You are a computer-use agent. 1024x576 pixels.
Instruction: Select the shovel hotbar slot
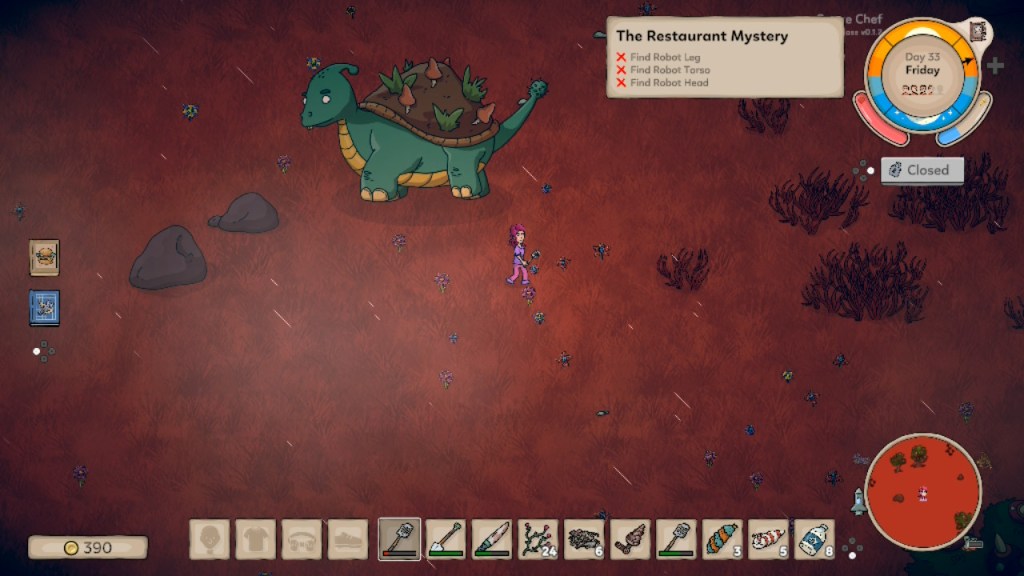click(446, 539)
